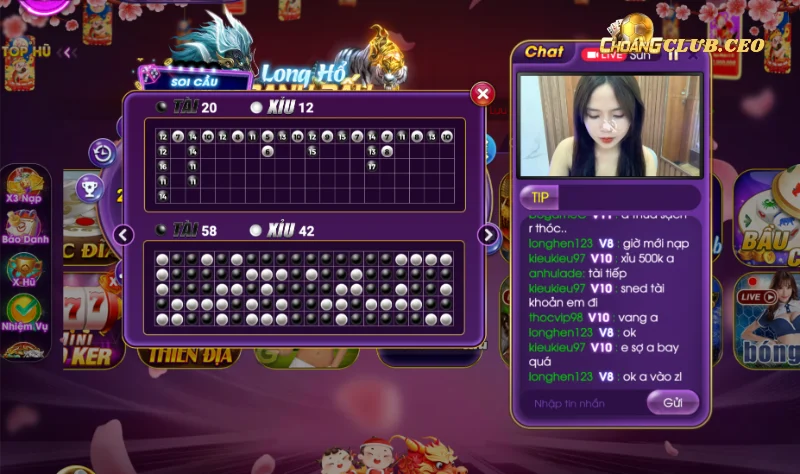The width and height of the screenshot is (800, 474).
Task: Open the Thiên Địa game tile
Action: 190,354
